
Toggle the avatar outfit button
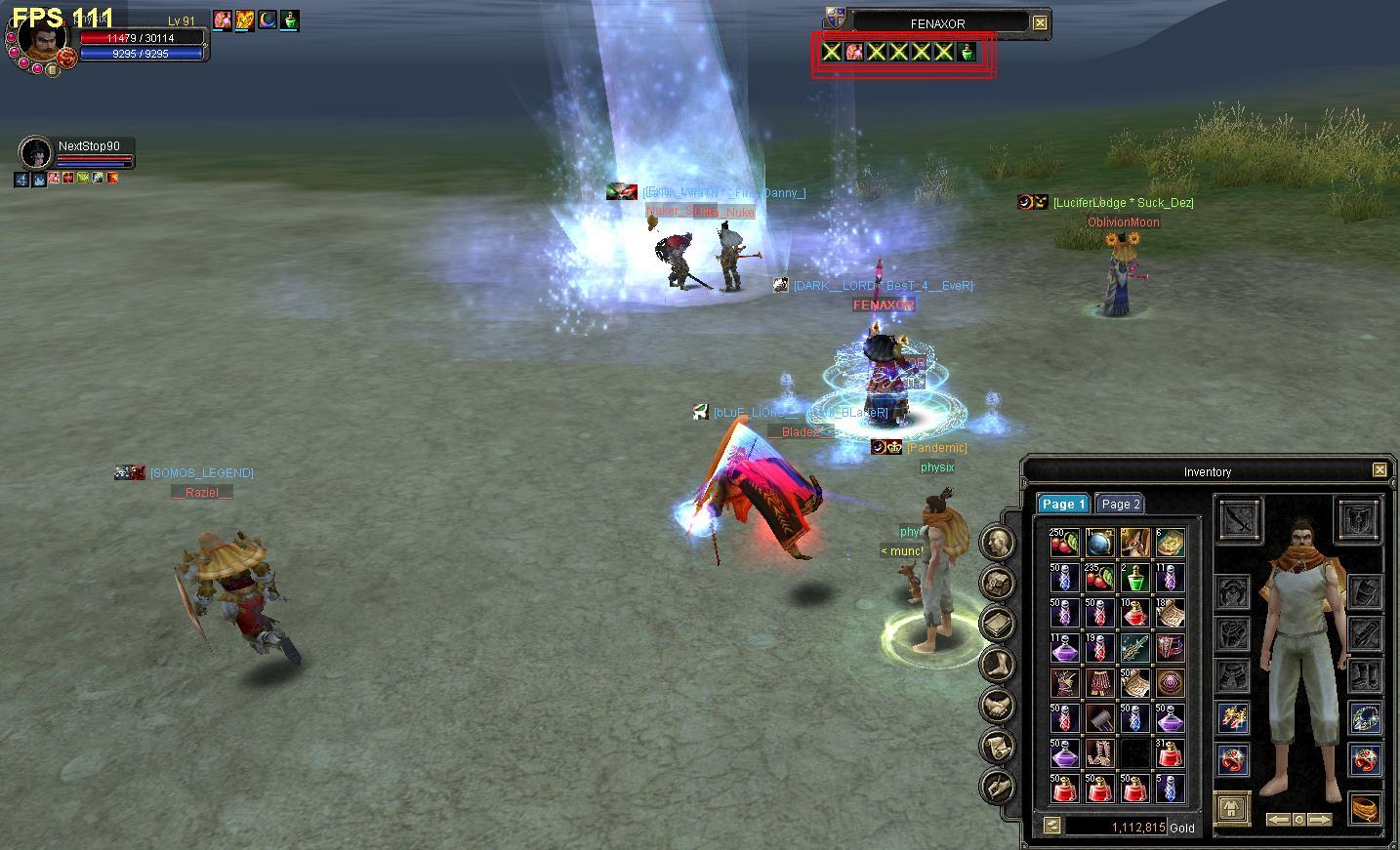click(x=1234, y=807)
